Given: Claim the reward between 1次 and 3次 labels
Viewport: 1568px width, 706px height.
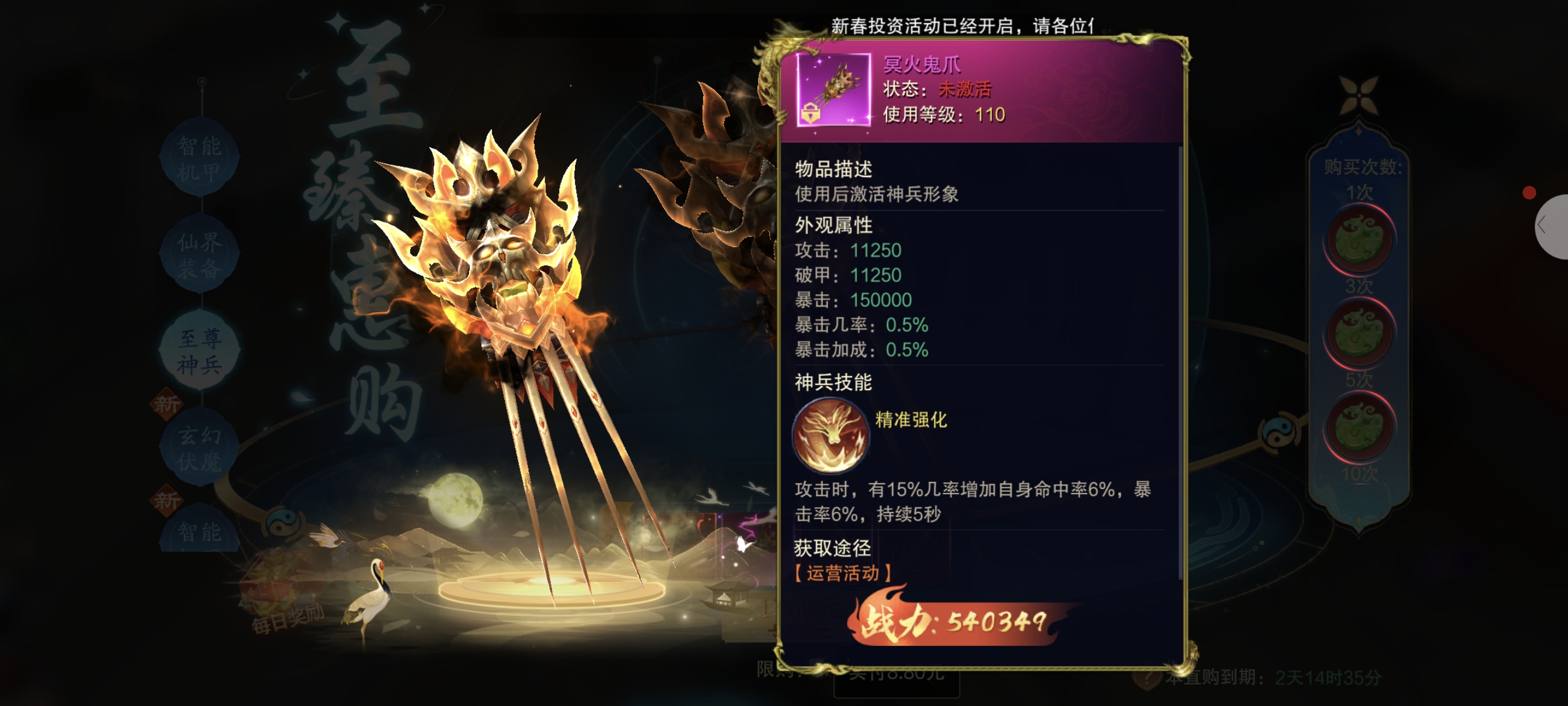Looking at the screenshot, I should click(x=1359, y=240).
